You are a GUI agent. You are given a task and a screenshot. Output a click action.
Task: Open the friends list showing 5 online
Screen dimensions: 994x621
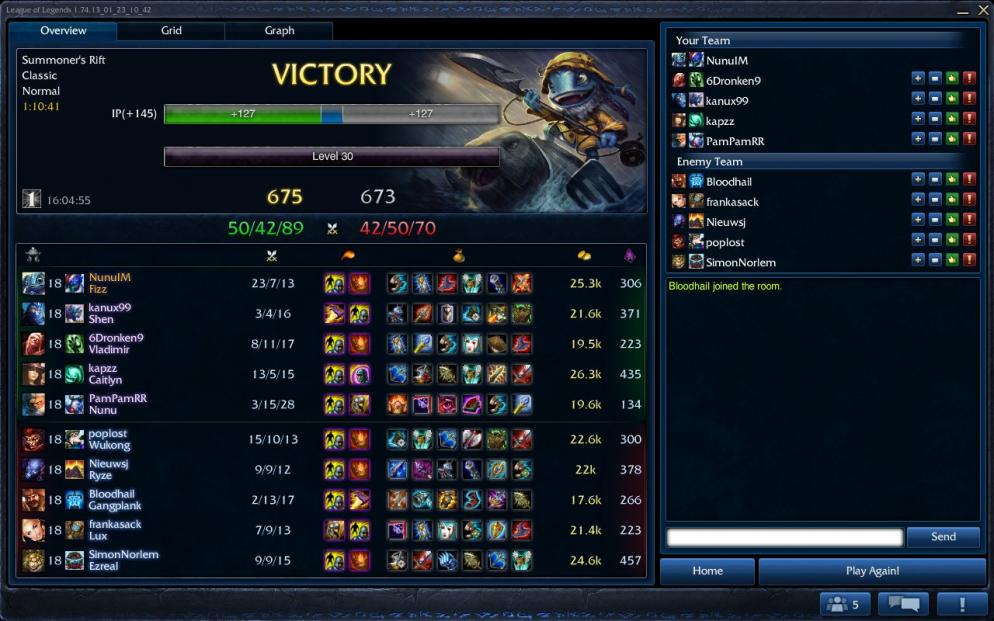(x=845, y=604)
